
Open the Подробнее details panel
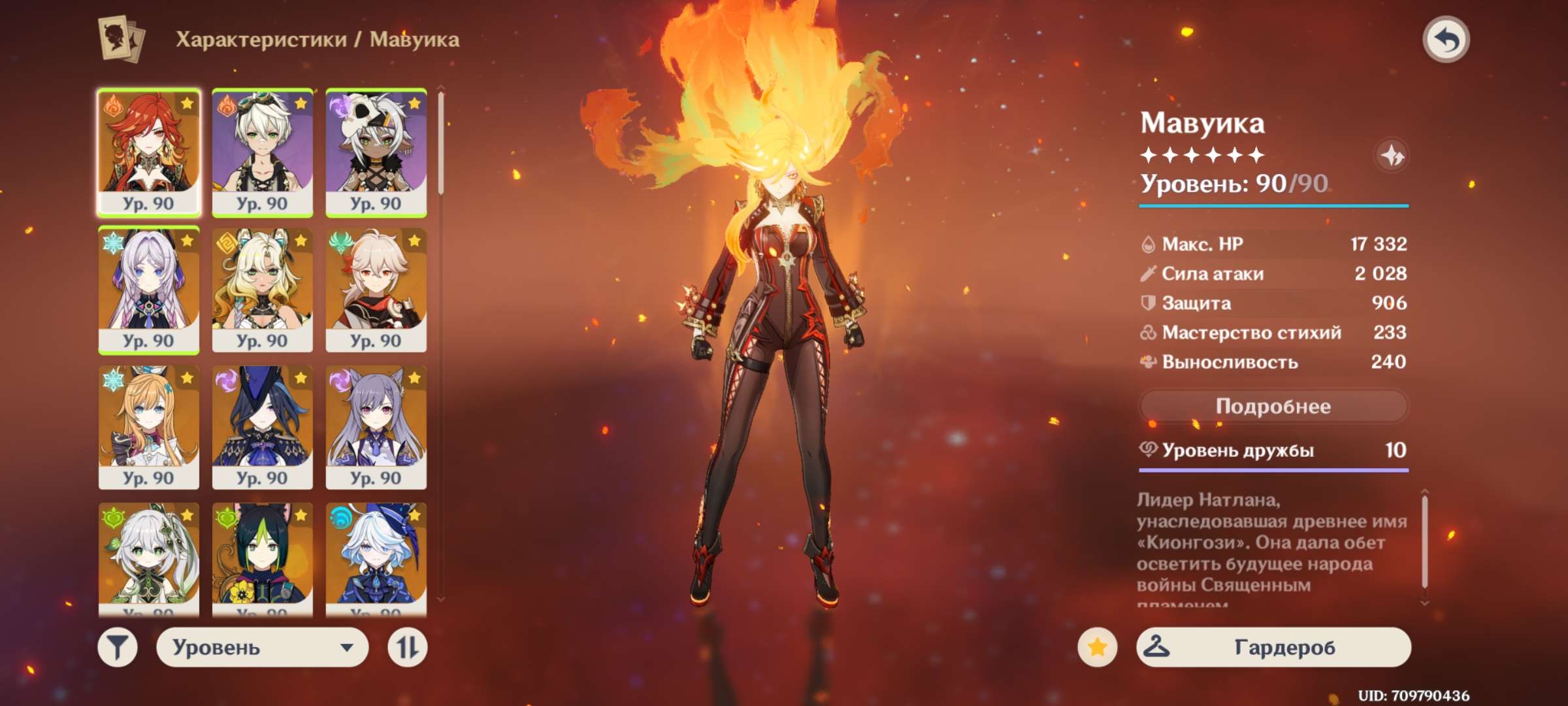[1273, 407]
